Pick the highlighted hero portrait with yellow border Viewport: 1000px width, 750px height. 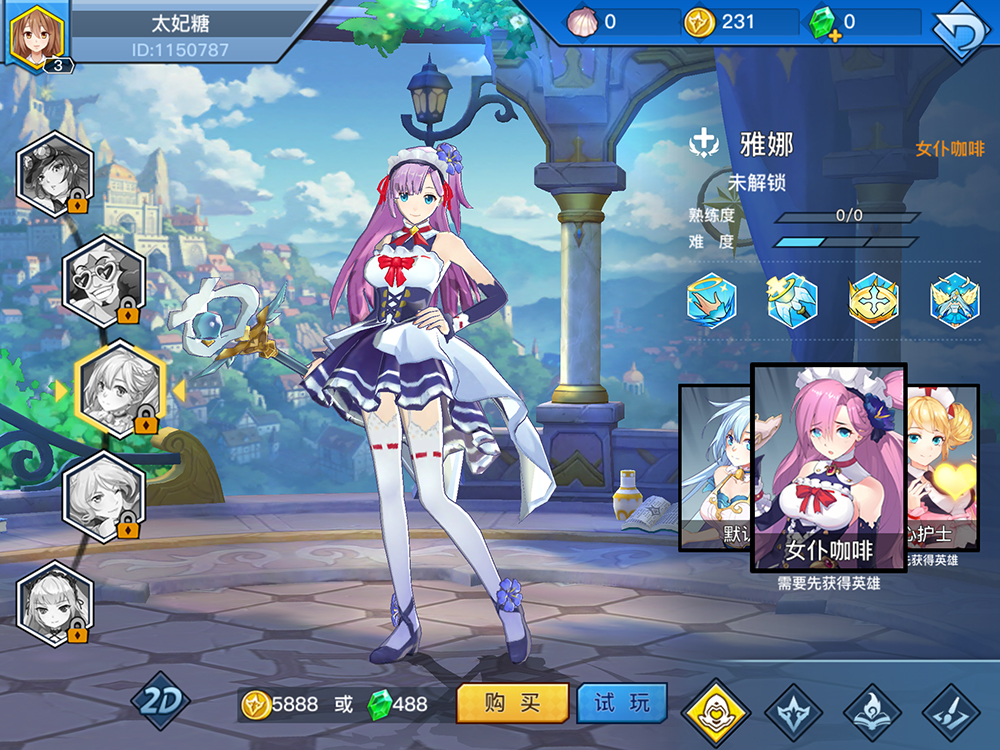(x=120, y=388)
